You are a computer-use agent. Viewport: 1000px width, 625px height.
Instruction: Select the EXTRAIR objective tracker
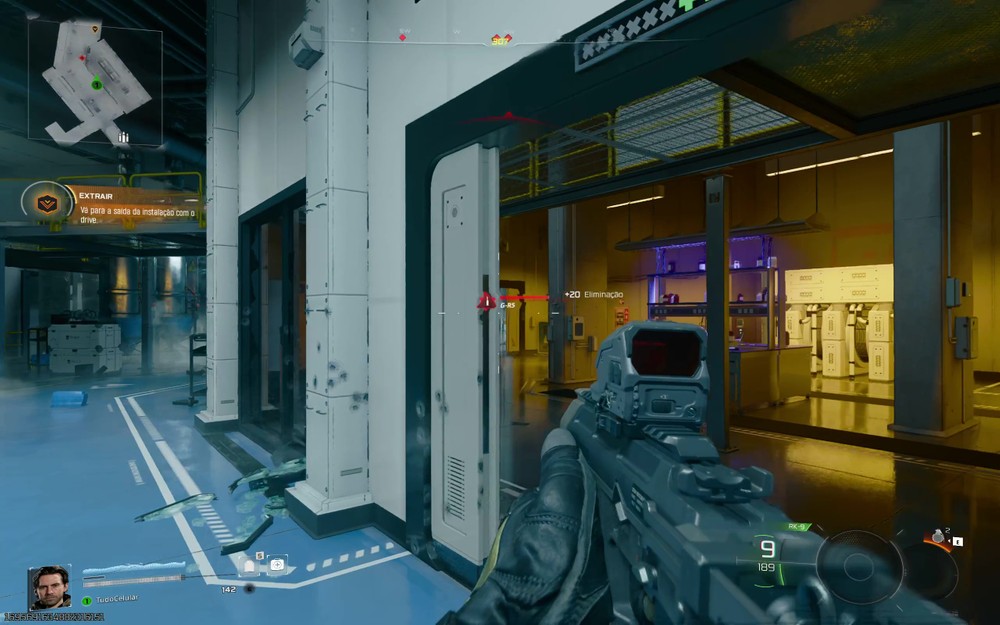(x=112, y=206)
